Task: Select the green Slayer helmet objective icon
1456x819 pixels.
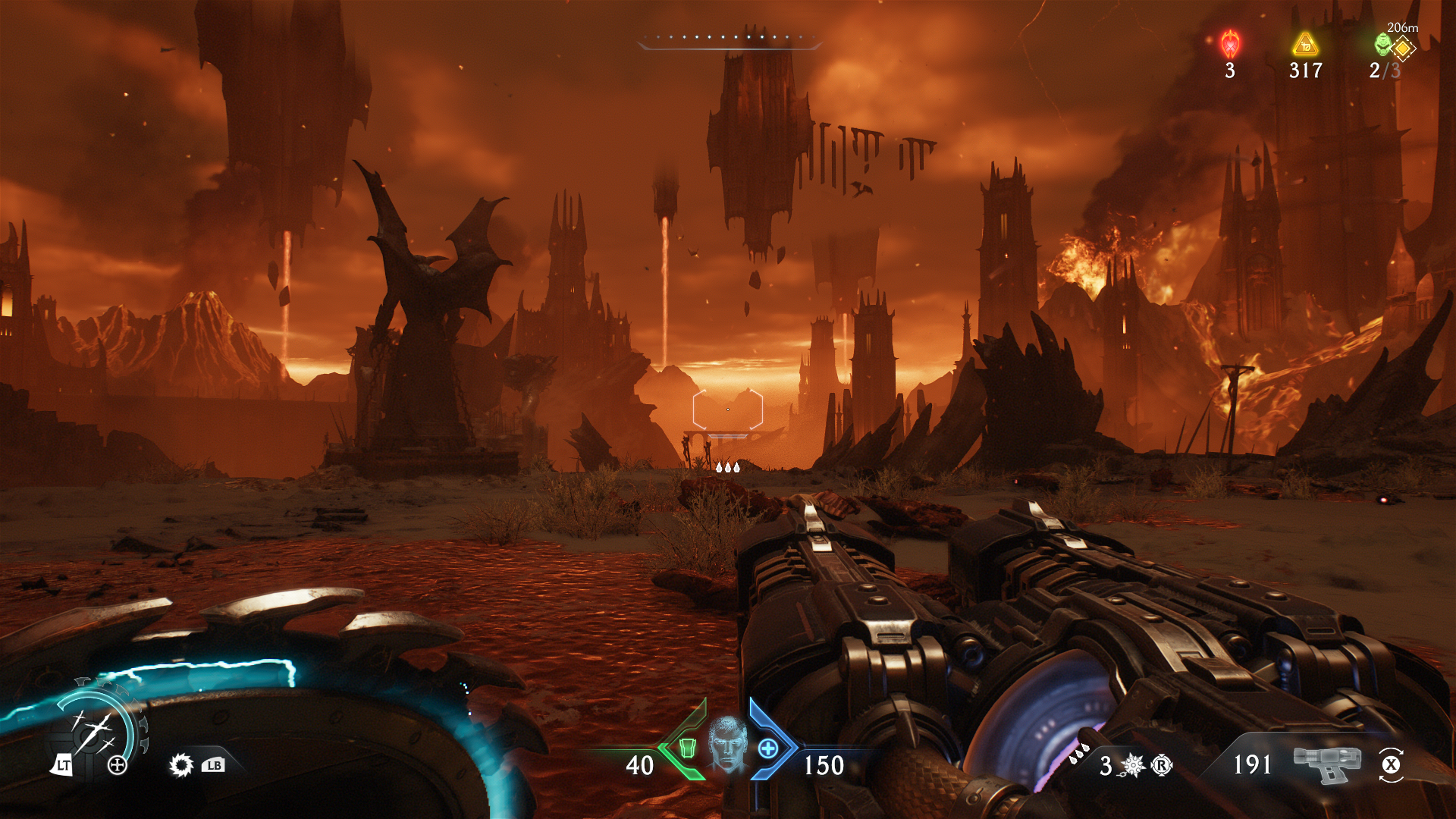Action: pos(1383,45)
